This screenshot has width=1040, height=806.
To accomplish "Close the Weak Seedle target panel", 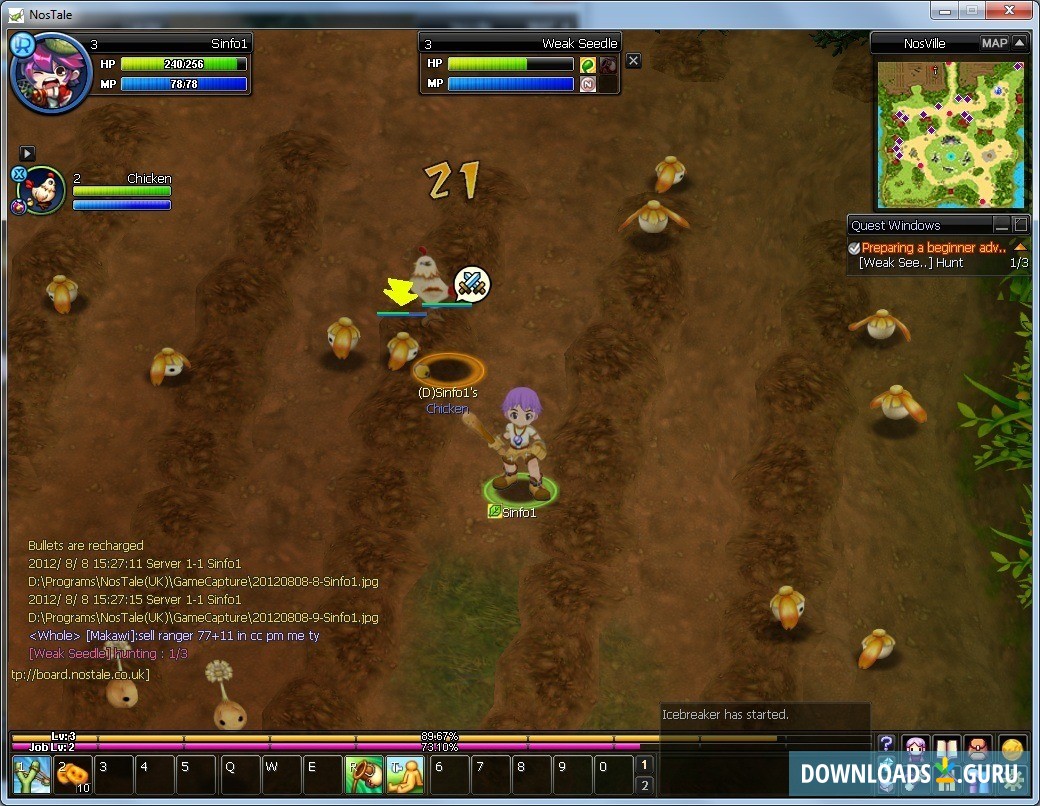I will pyautogui.click(x=633, y=61).
